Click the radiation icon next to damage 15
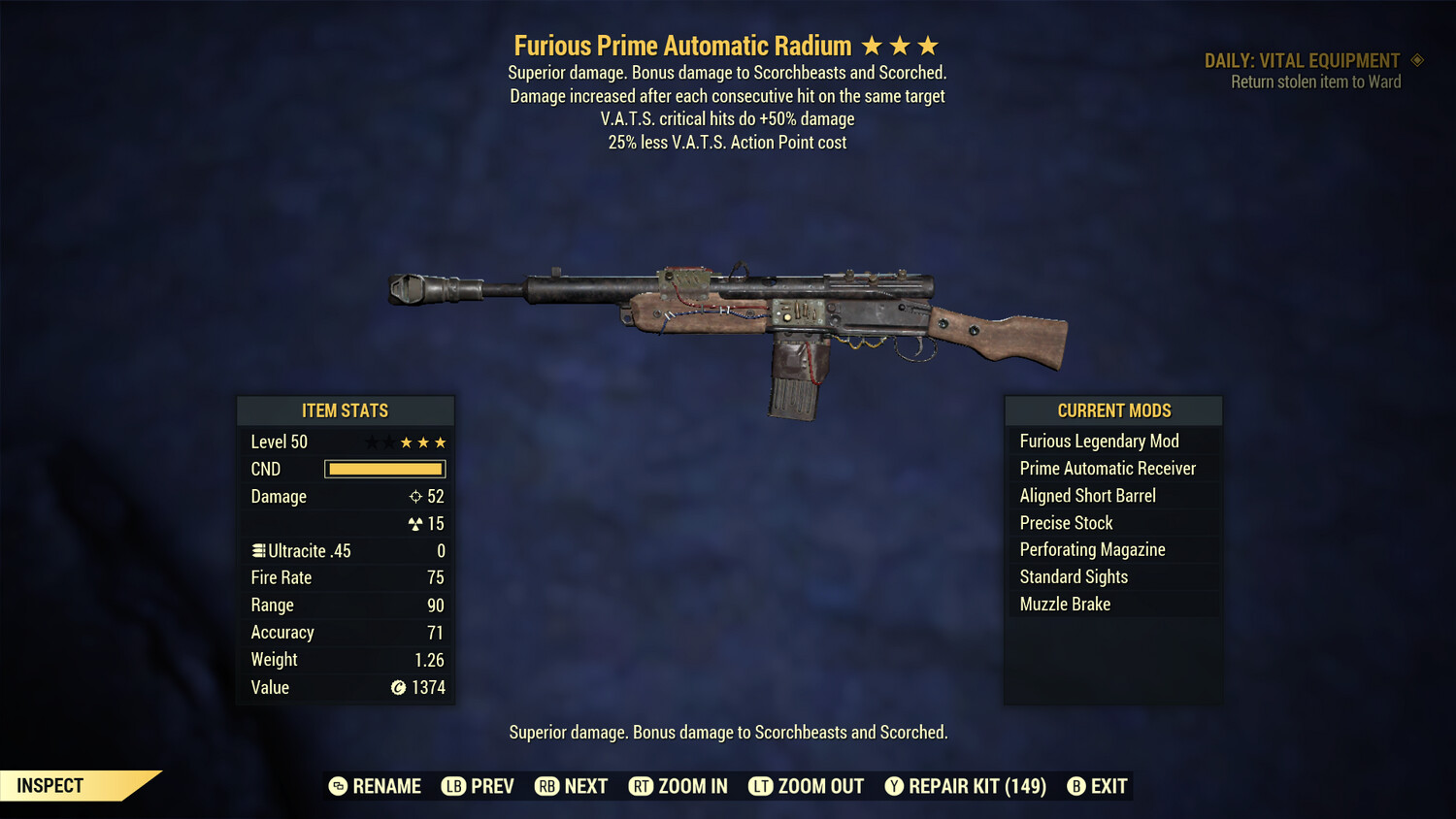The height and width of the screenshot is (819, 1456). (417, 523)
